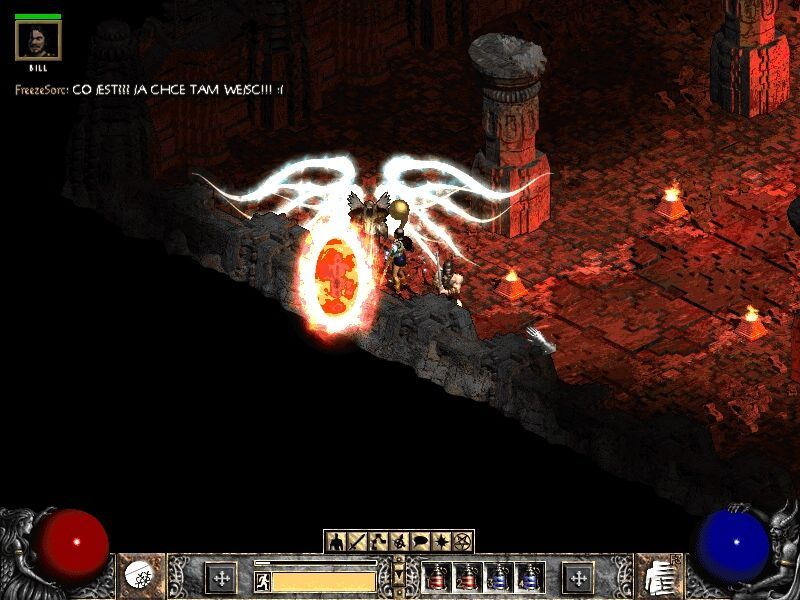Click the pentagram icon in mini panel
The image size is (800, 600).
point(463,542)
